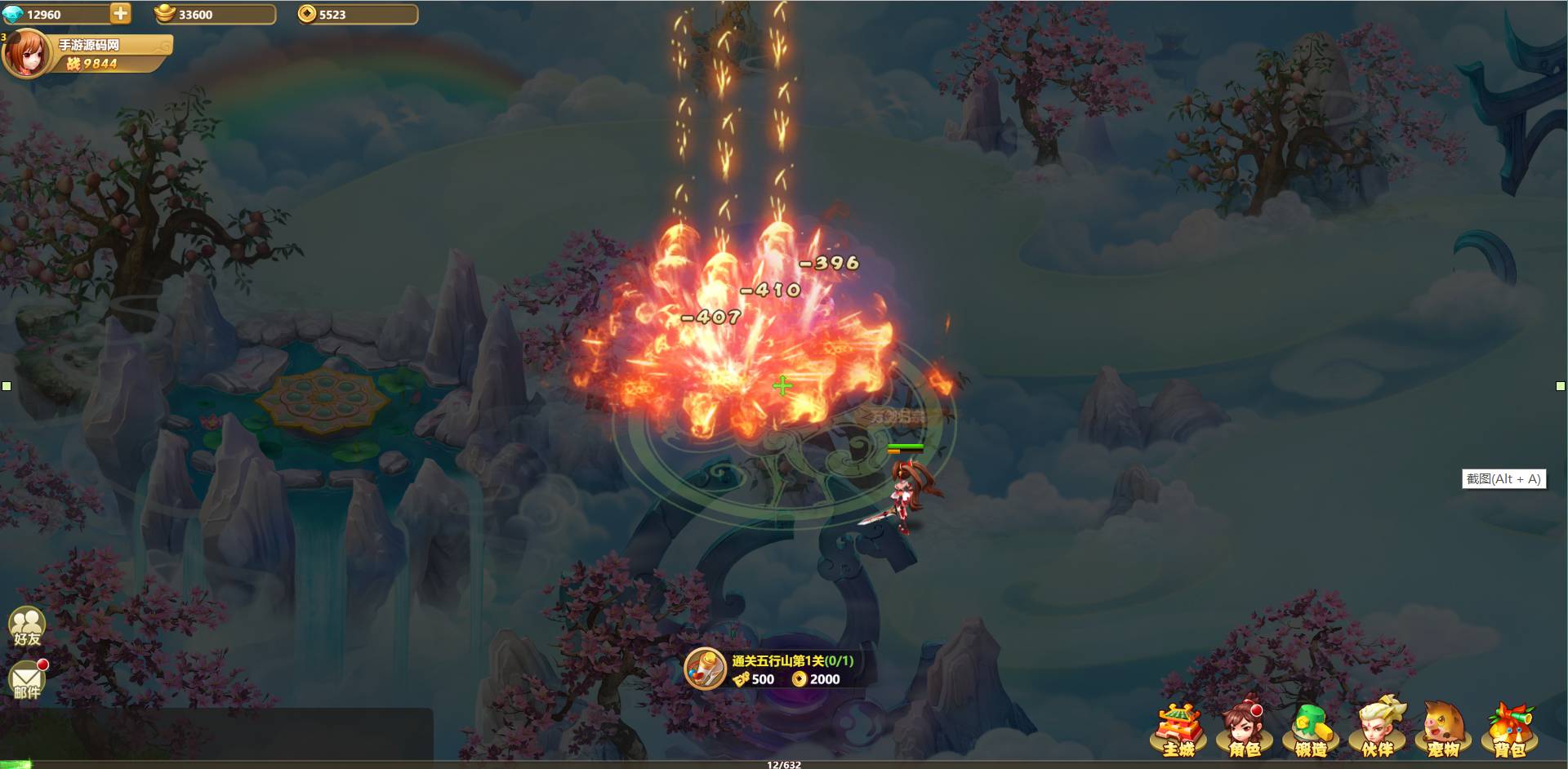
Task: Open the 主城 main city menu
Action: (1179, 729)
